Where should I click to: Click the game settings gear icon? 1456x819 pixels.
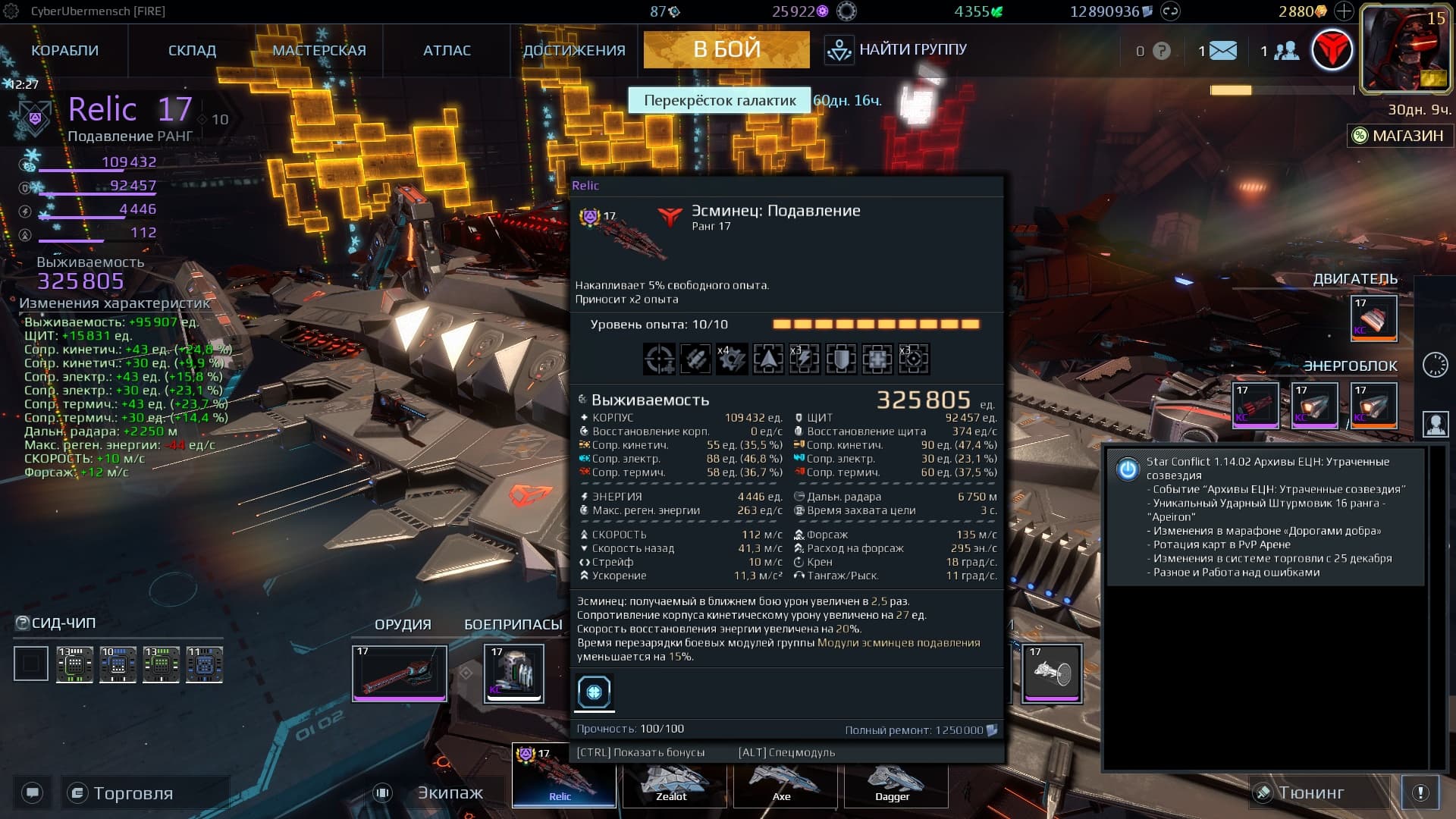click(x=11, y=11)
